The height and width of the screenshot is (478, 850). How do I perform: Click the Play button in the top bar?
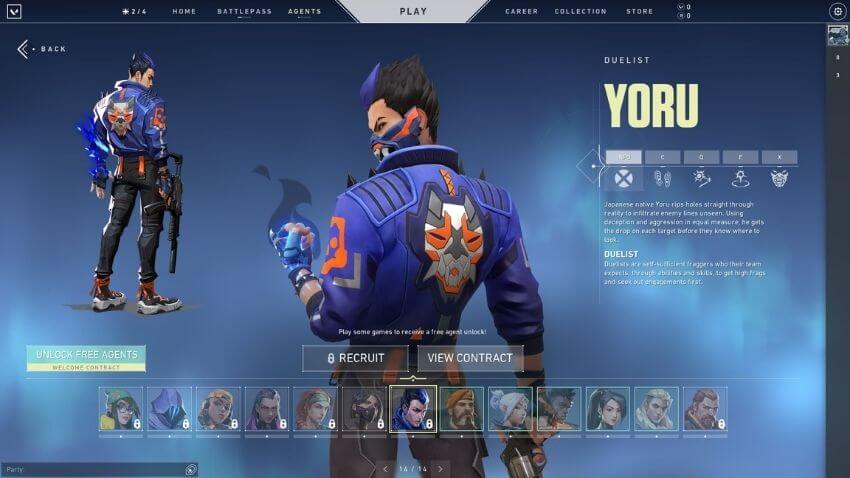413,12
